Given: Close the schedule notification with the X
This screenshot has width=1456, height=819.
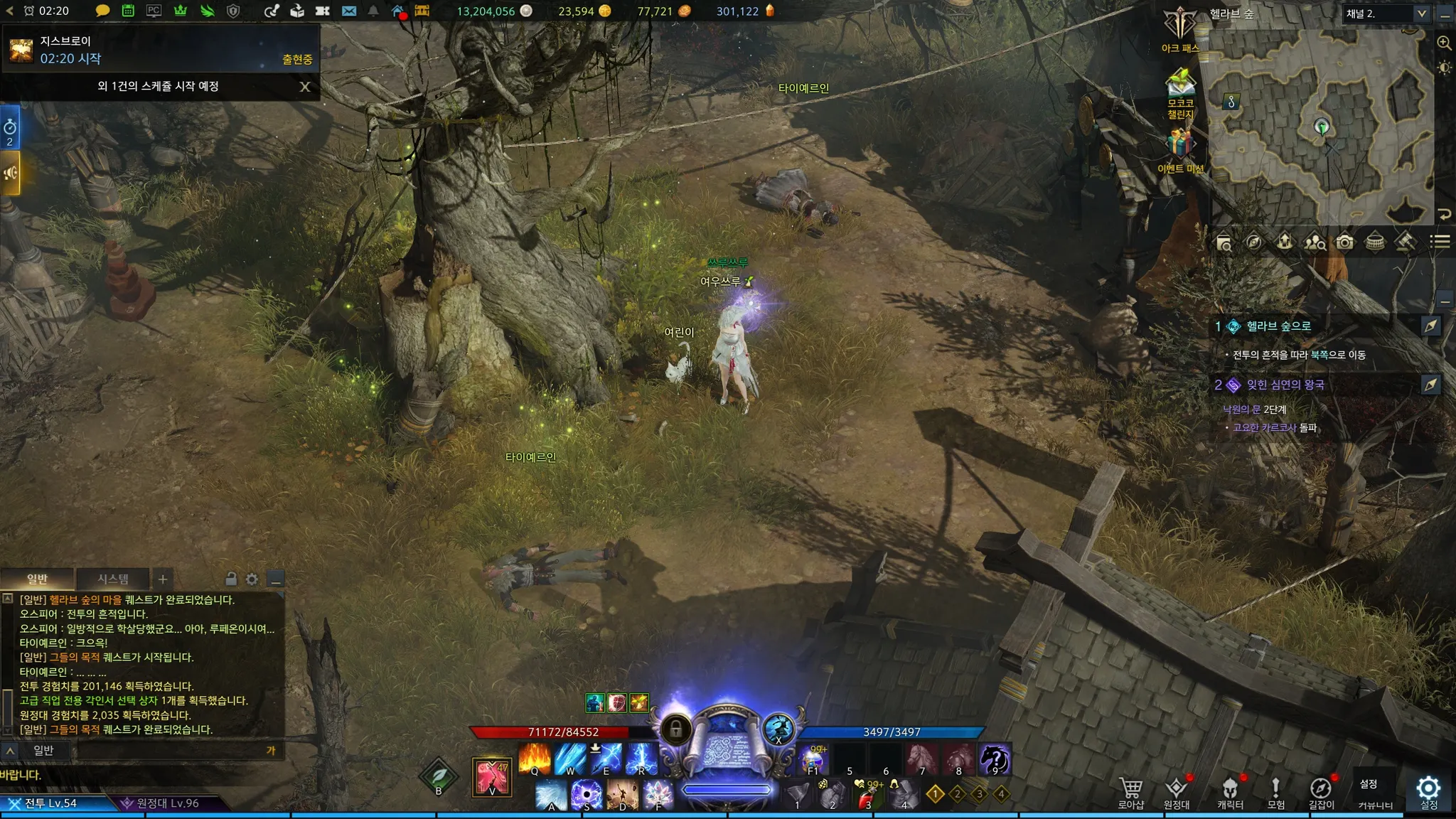Looking at the screenshot, I should 305,87.
